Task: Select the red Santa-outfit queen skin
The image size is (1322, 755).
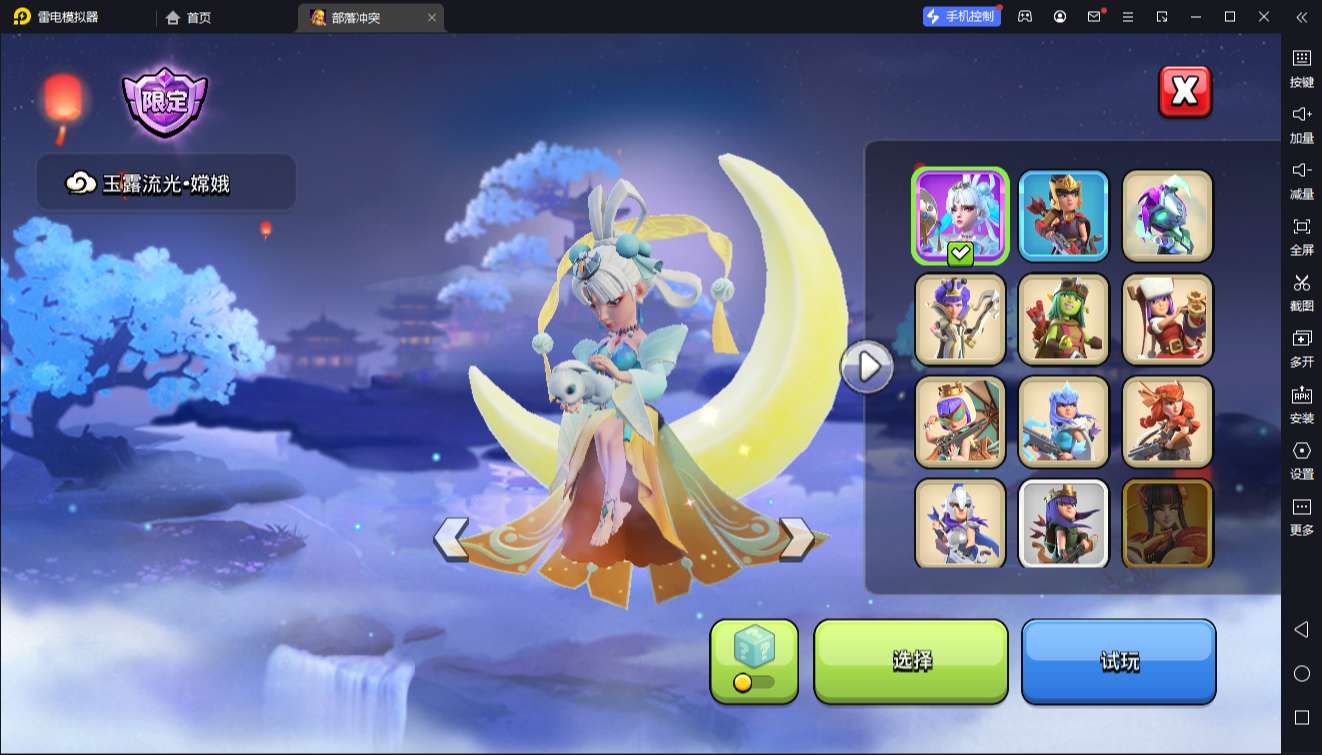Action: (1167, 319)
